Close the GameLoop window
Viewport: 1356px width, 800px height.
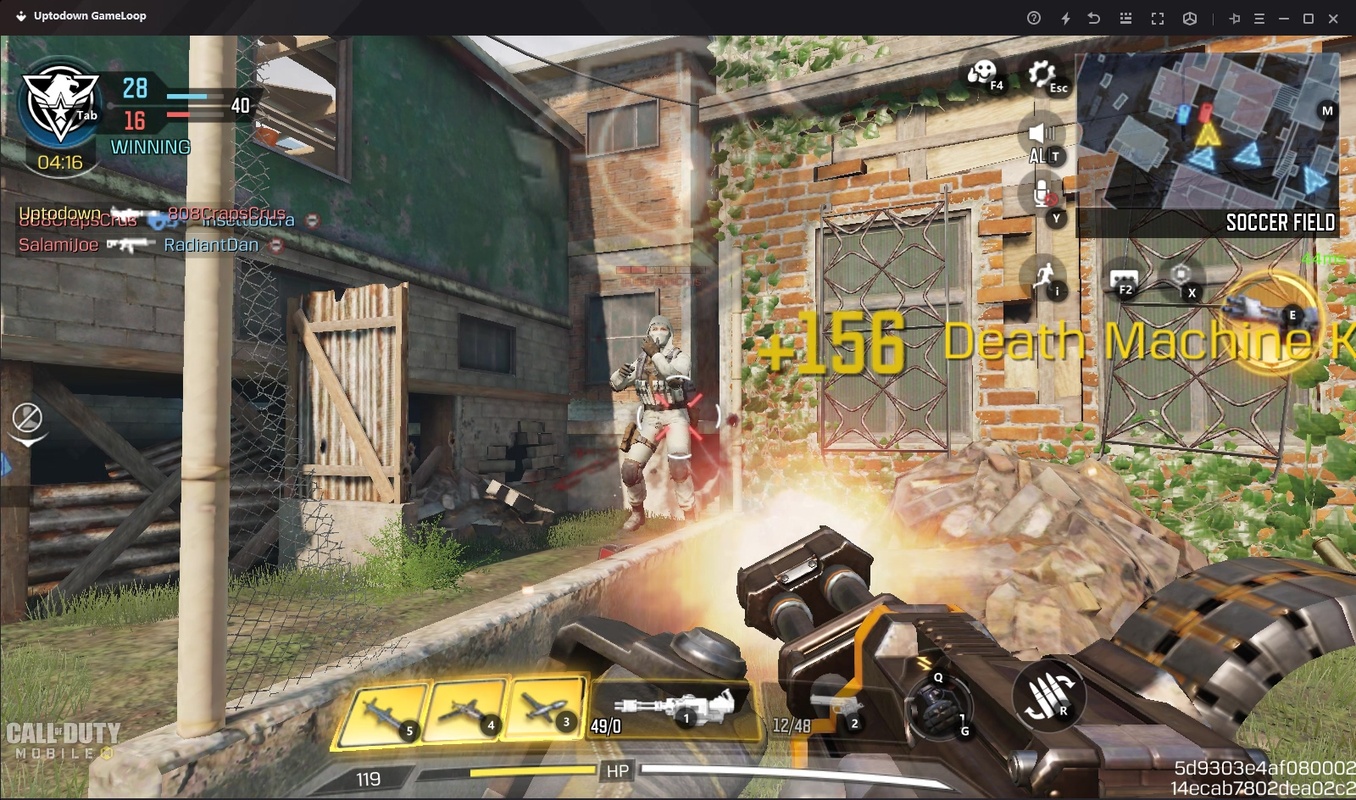[1333, 18]
